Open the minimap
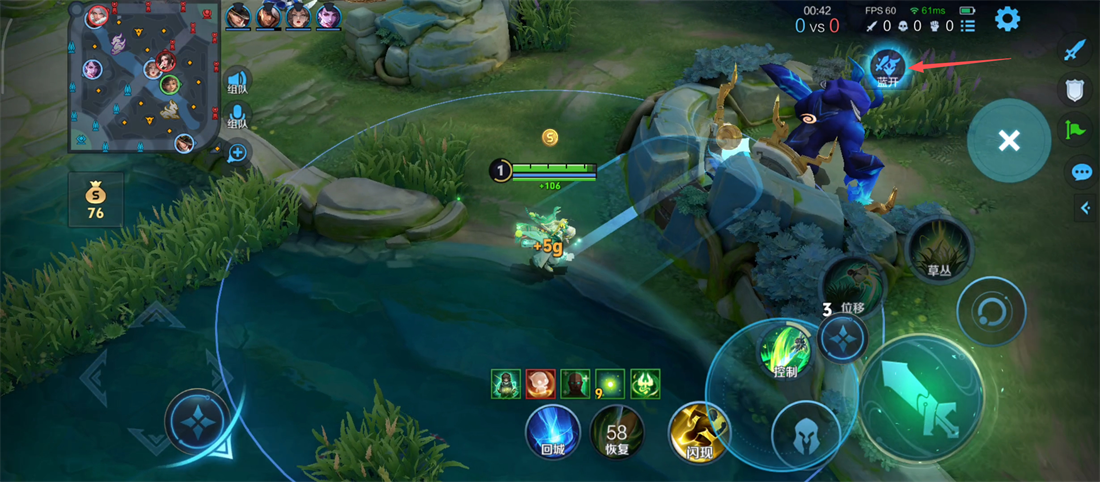Viewport: 1100px width, 482px height. tap(143, 78)
